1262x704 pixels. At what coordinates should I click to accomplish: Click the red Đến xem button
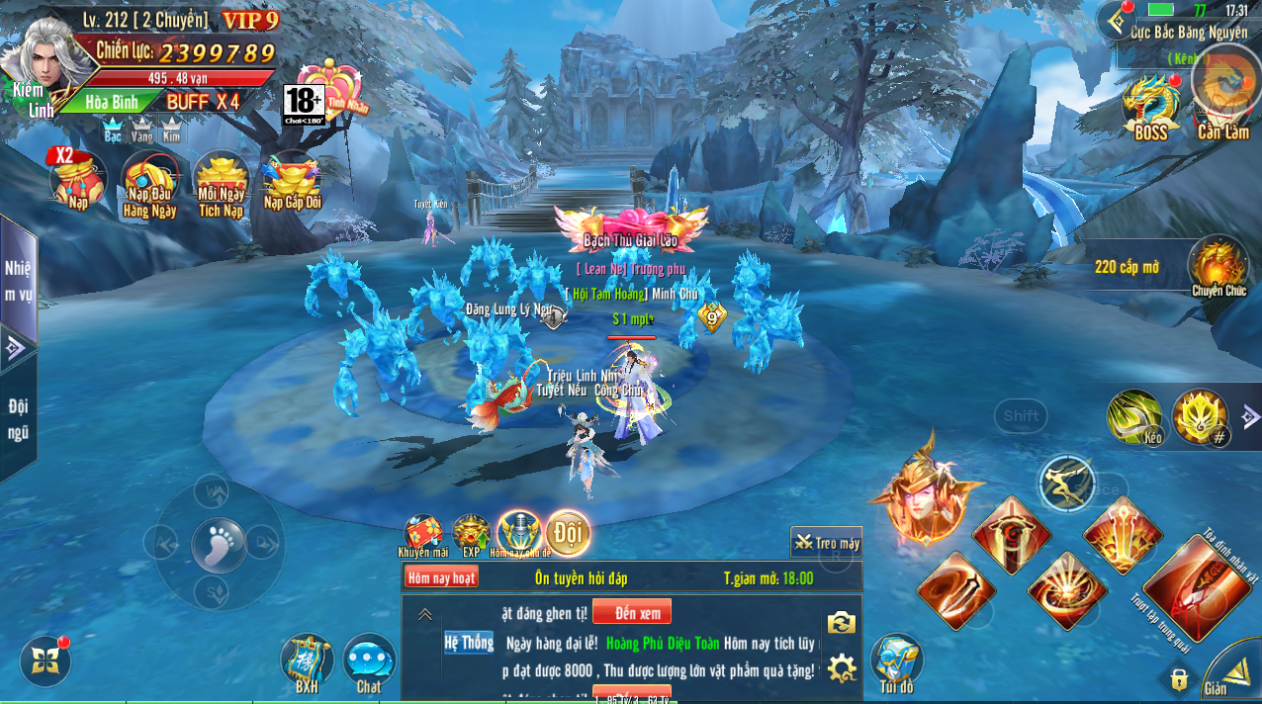[631, 612]
